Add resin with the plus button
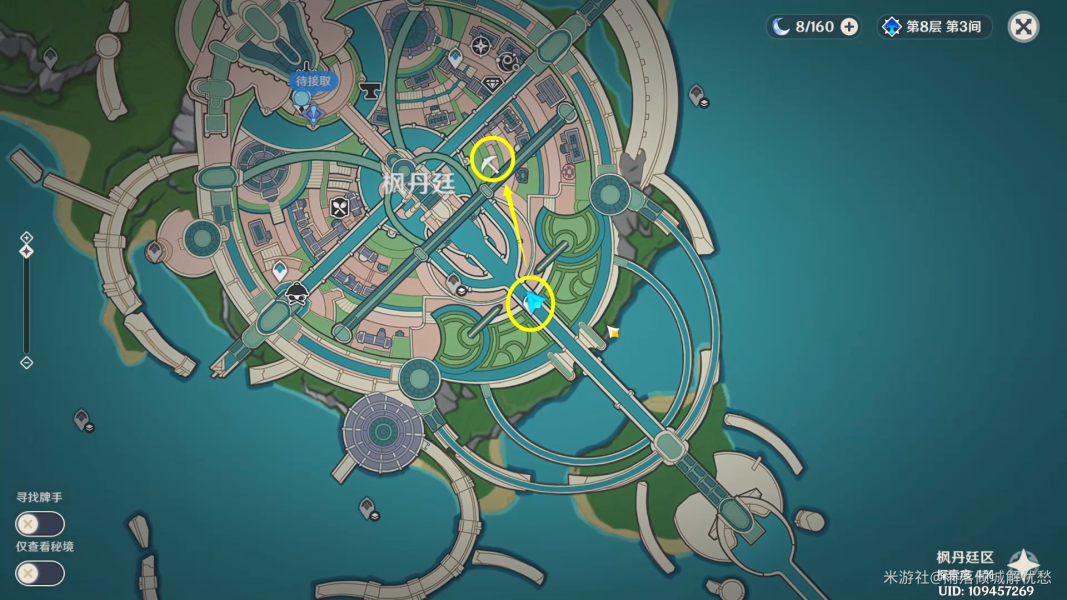This screenshot has height=600, width=1067. pos(849,27)
